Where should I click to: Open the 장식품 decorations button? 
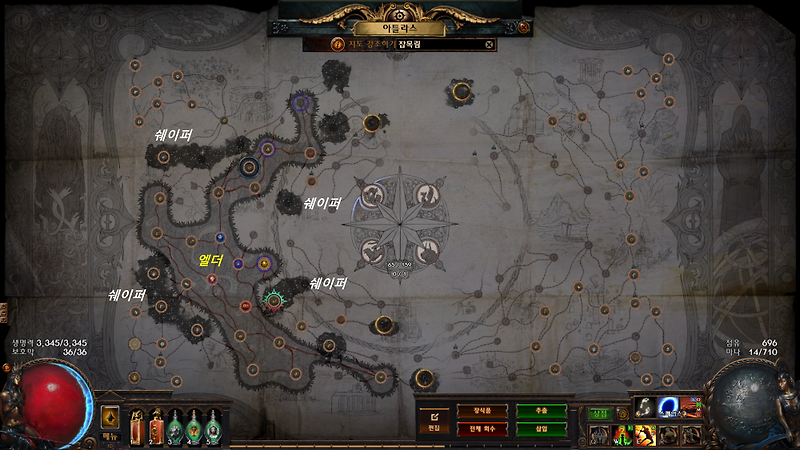(481, 410)
